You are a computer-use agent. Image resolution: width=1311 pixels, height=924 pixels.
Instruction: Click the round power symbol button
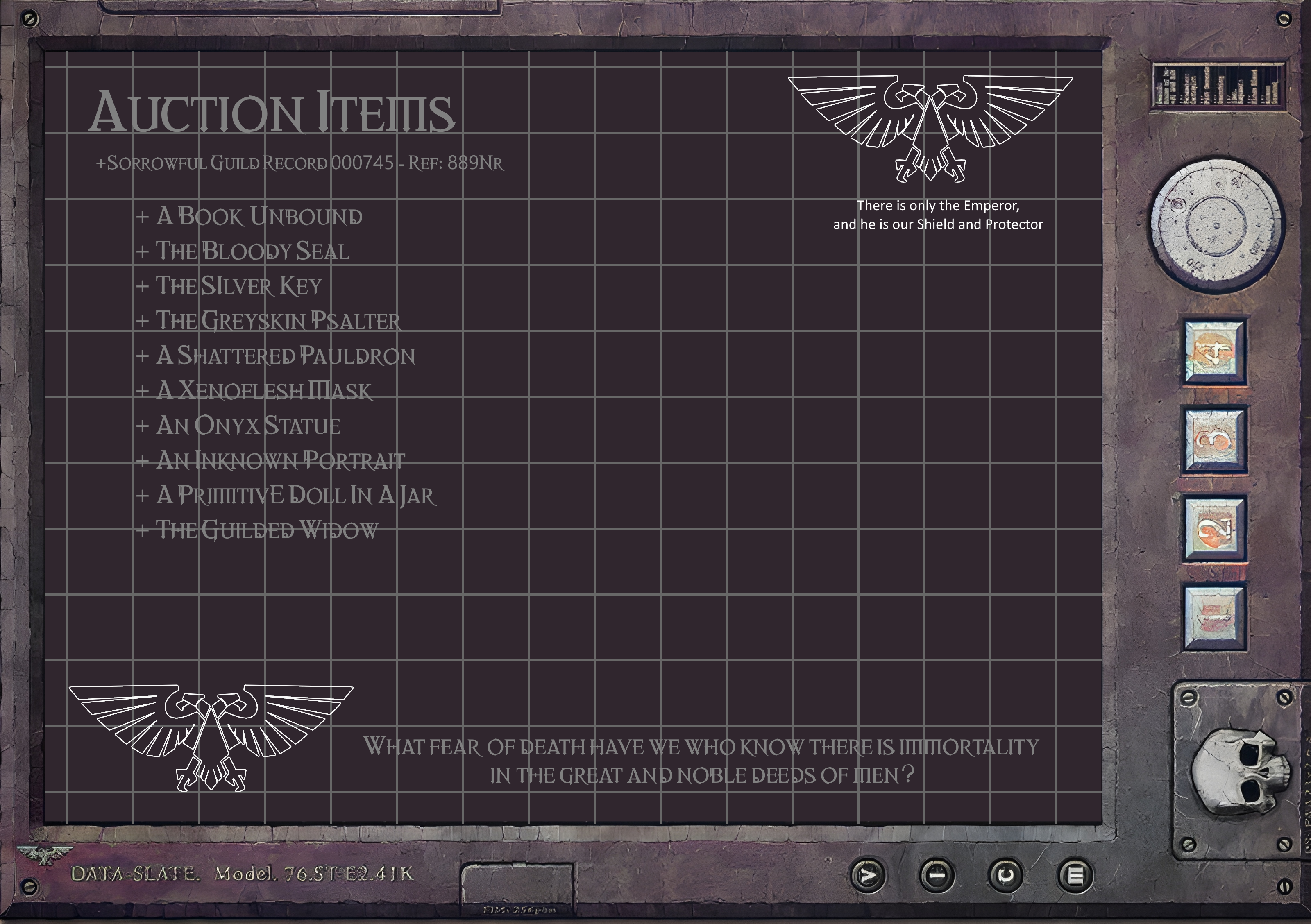click(x=1005, y=875)
